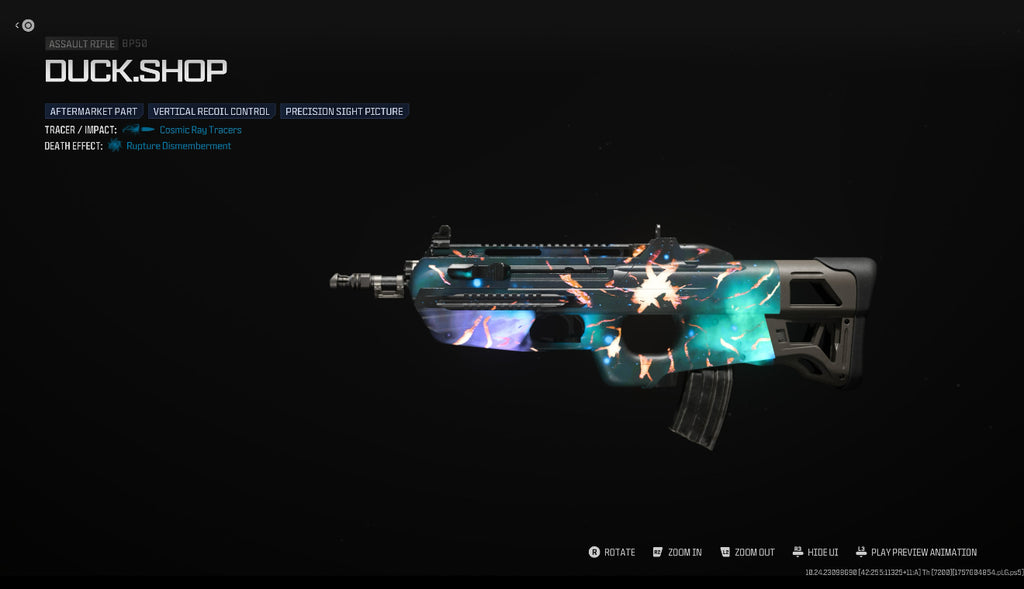The image size is (1024, 589).
Task: Choose the Vertical Recoil Control tag
Action: coord(211,111)
